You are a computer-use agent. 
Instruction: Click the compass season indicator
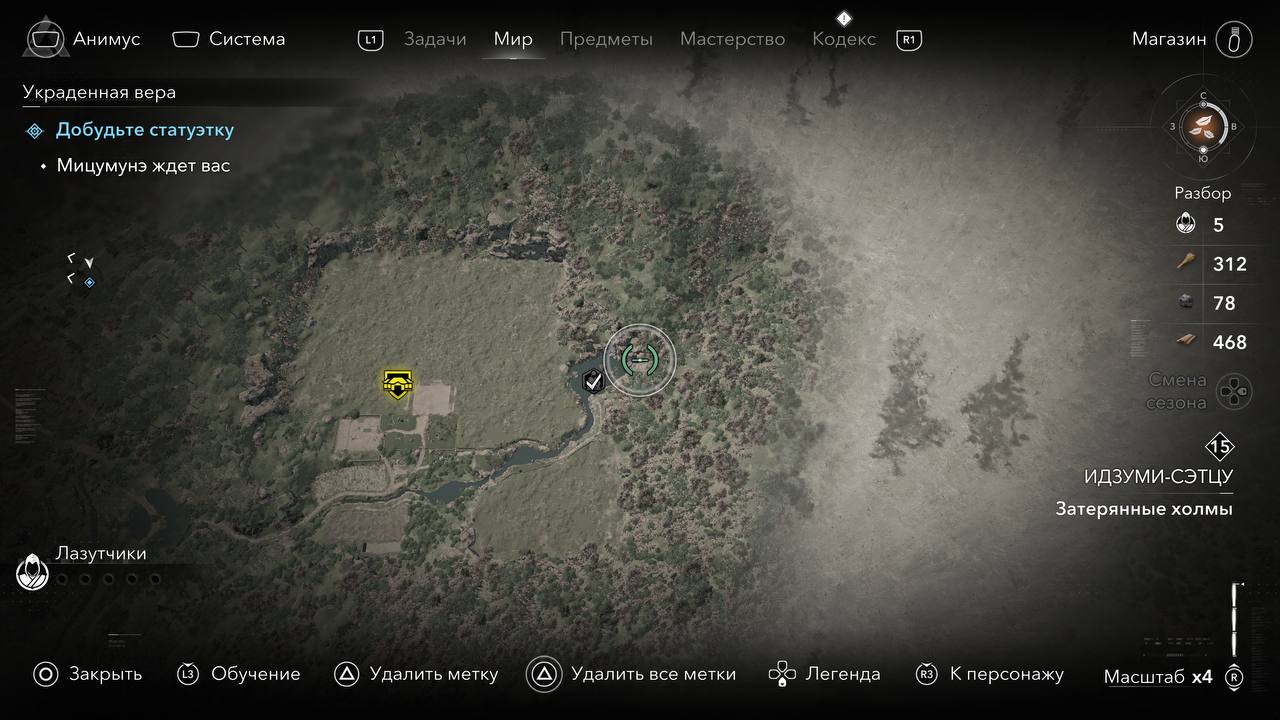click(x=1203, y=127)
